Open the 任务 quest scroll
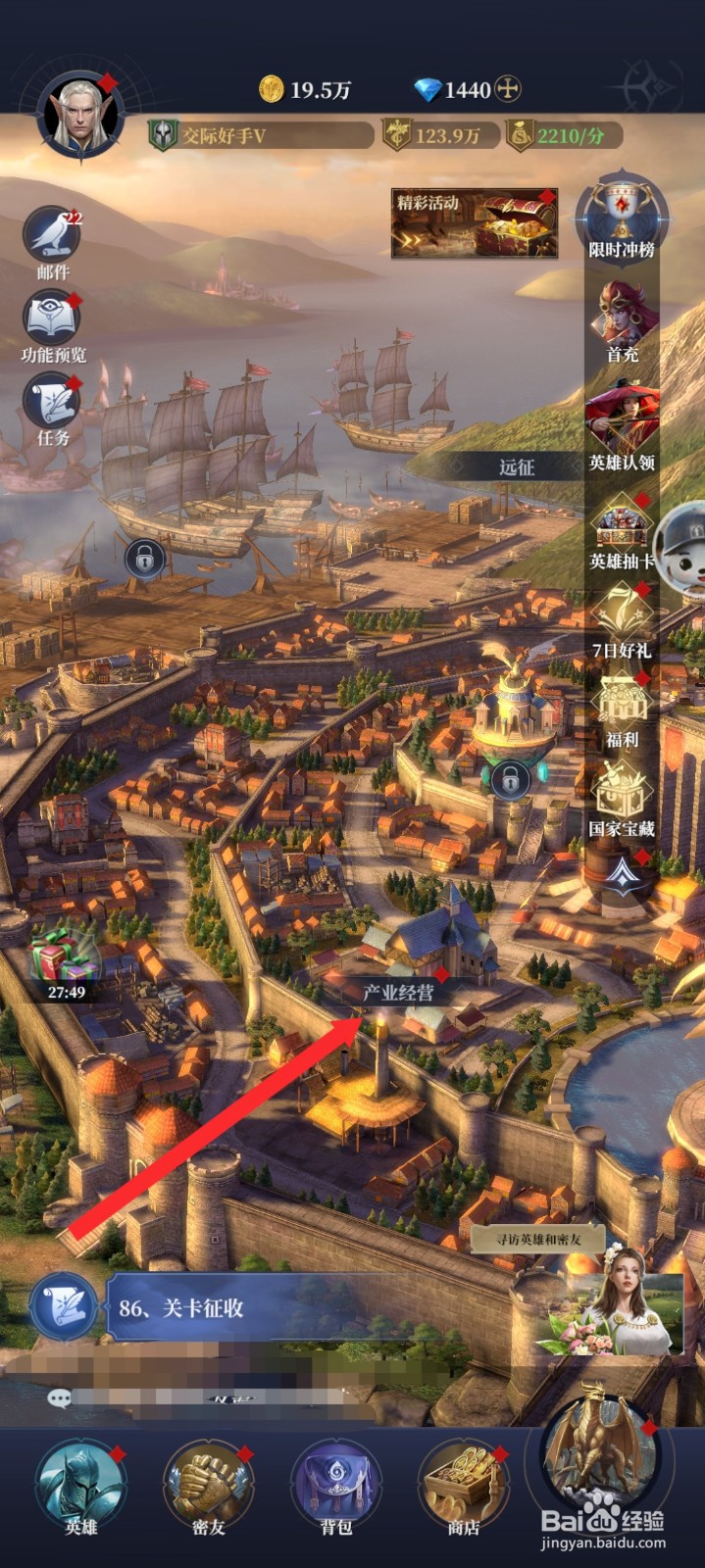Image resolution: width=705 pixels, height=1568 pixels. pos(53,404)
